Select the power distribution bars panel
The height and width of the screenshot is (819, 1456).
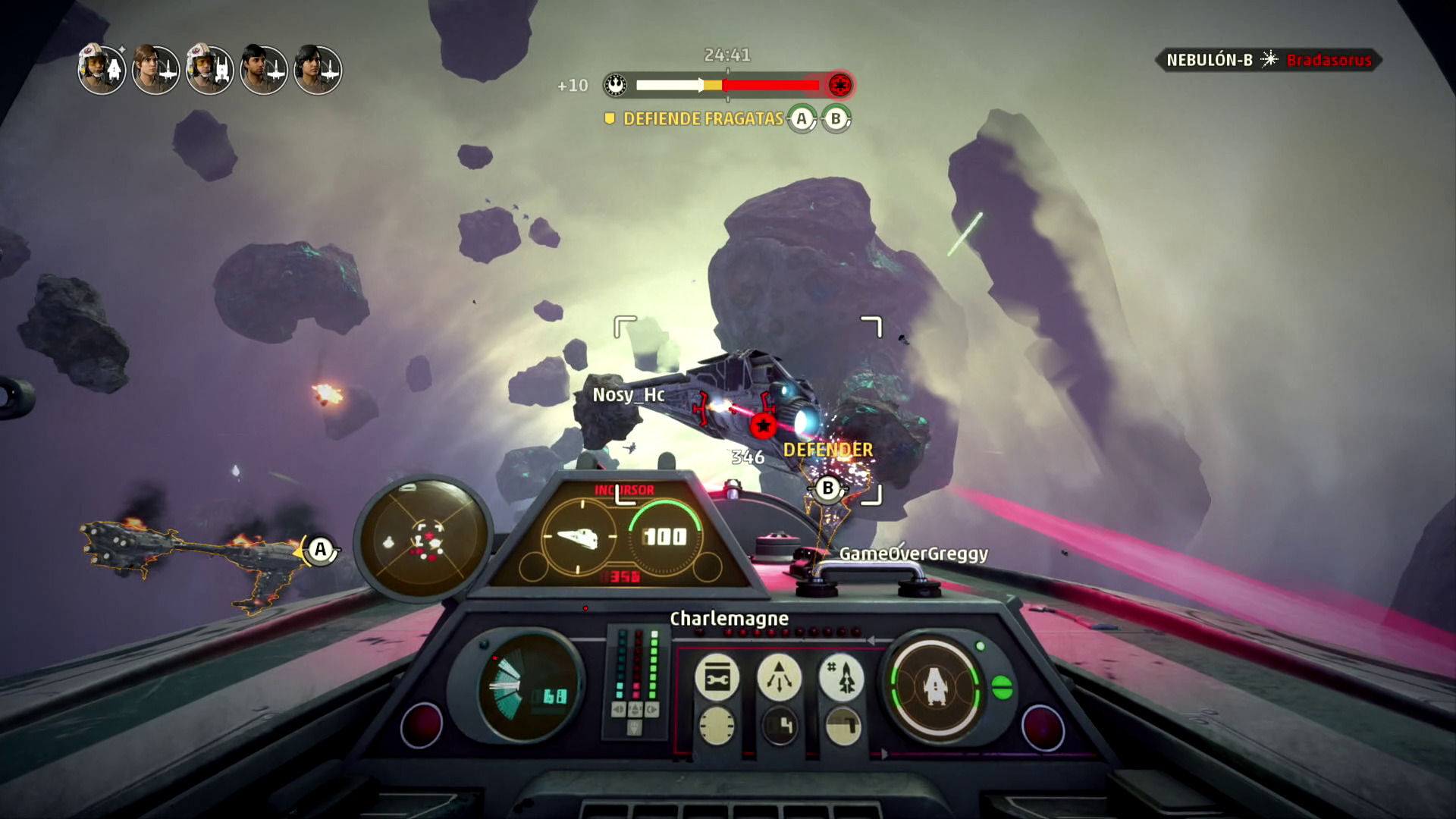coord(635,679)
